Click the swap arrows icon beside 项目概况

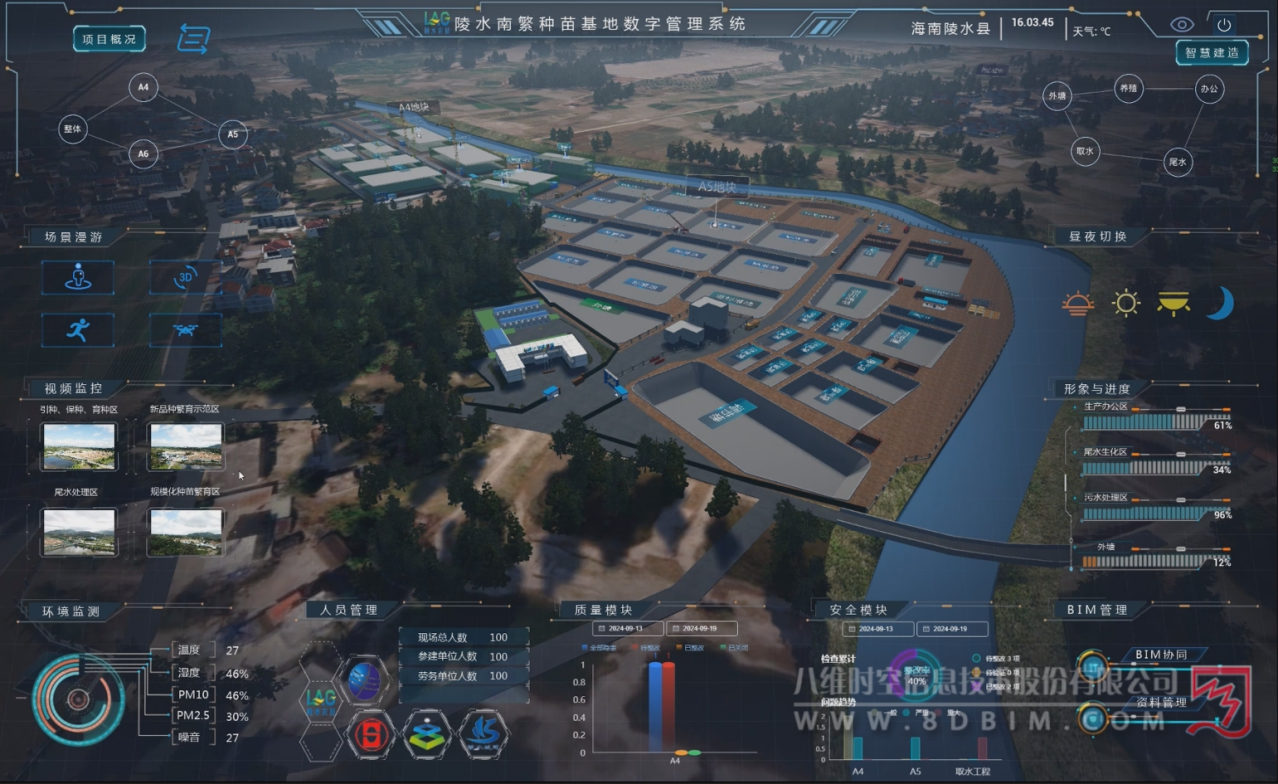pos(193,39)
